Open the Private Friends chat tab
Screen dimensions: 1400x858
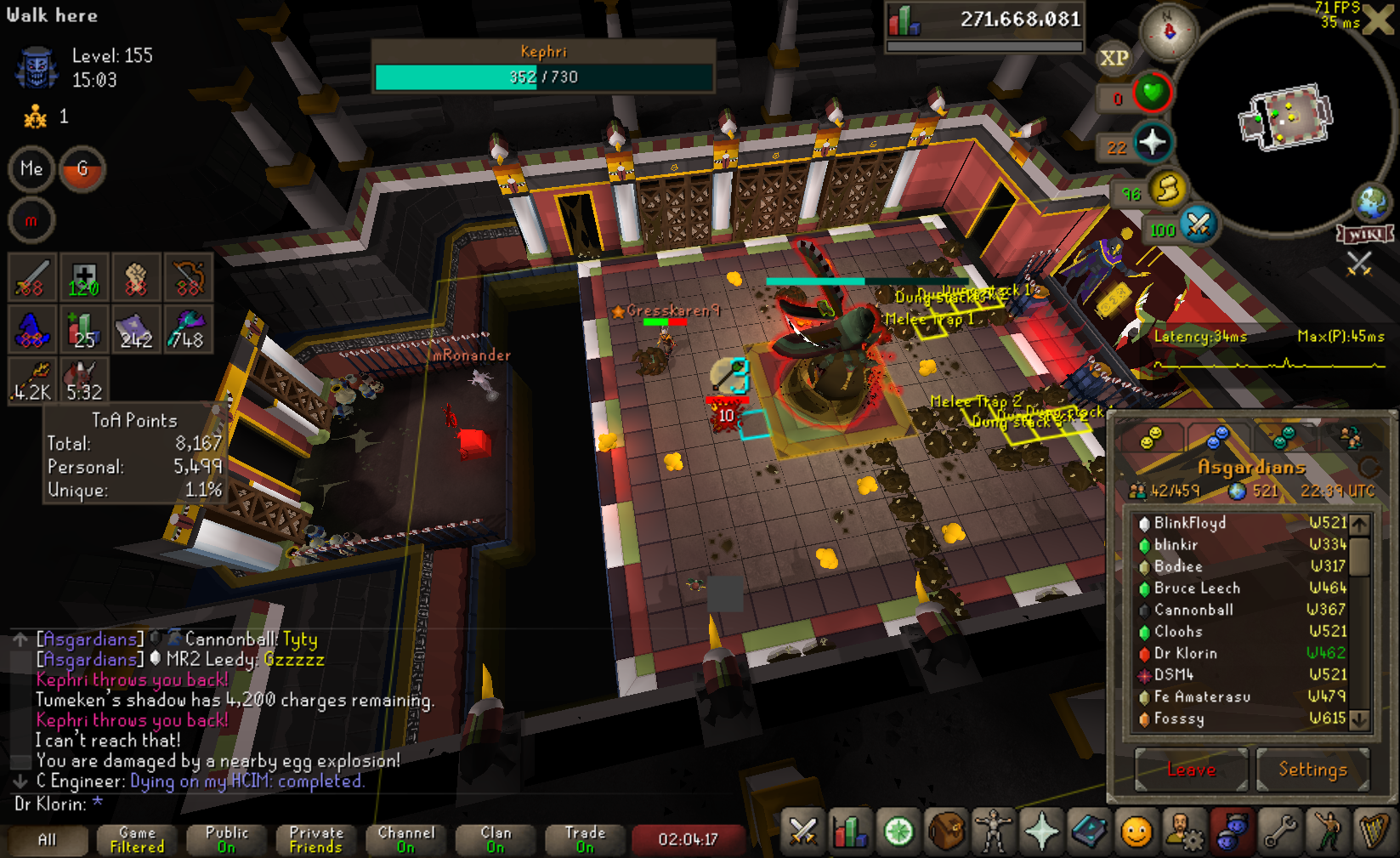point(316,839)
